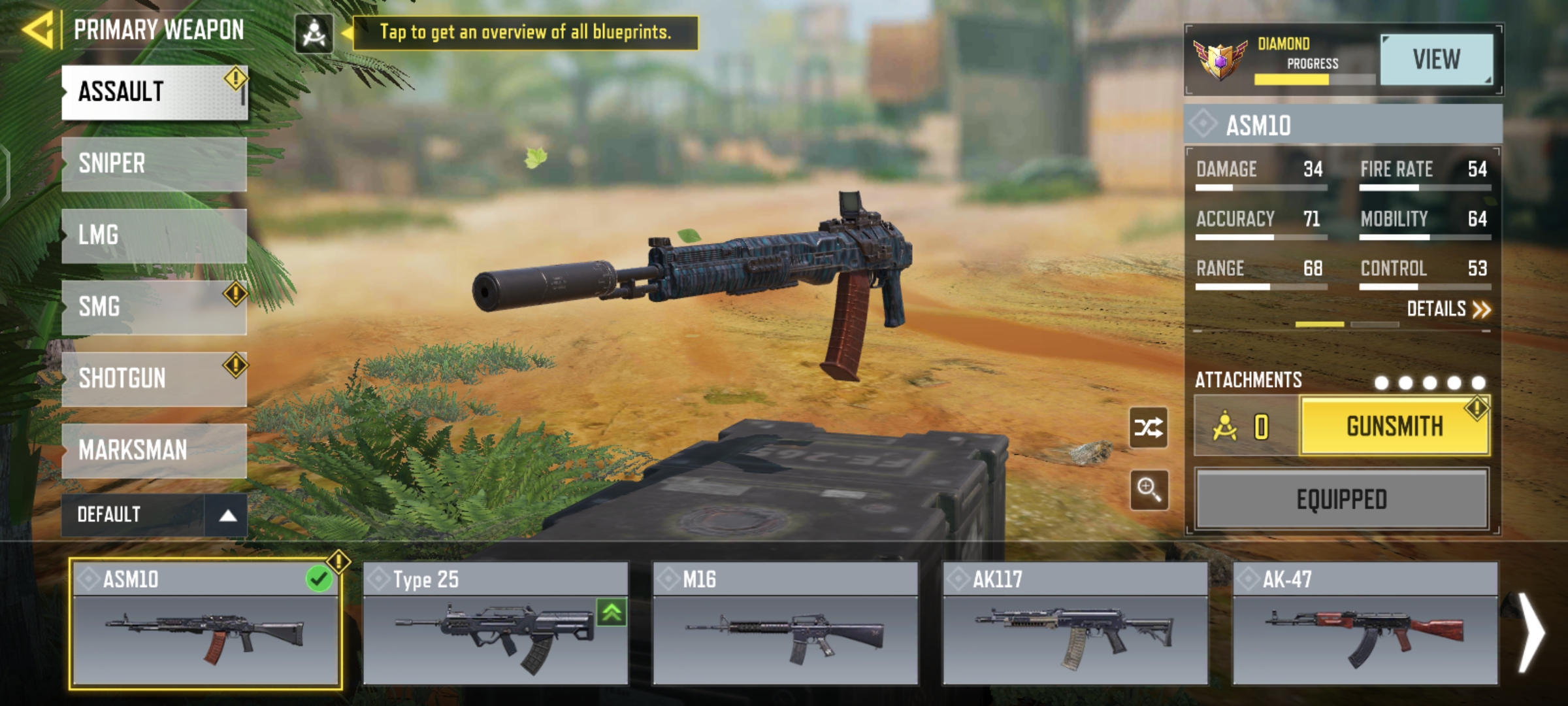The height and width of the screenshot is (706, 1568).
Task: Open the blueprints overview icon
Action: point(314,33)
